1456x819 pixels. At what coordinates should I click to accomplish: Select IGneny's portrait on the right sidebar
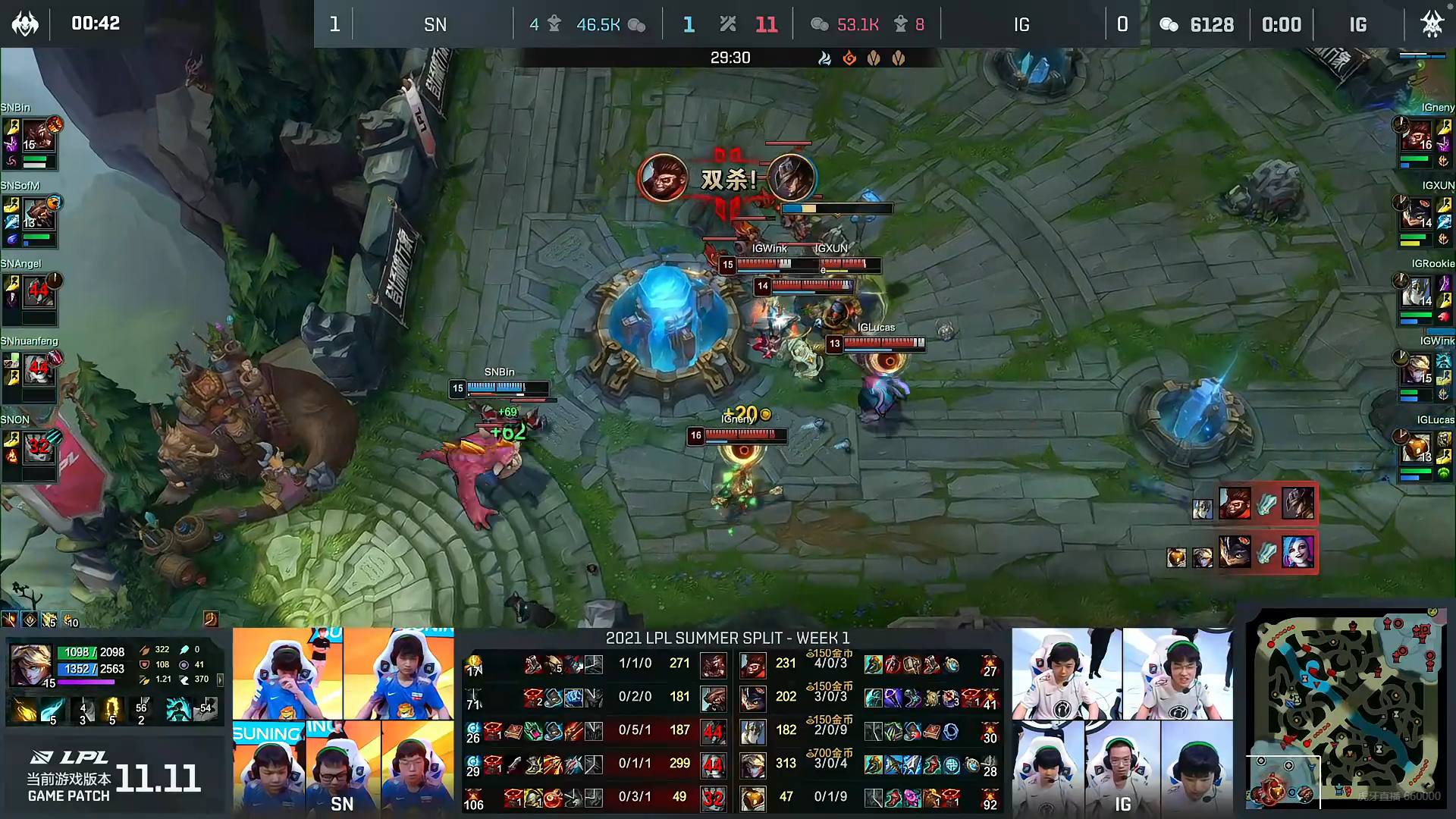point(1417,136)
